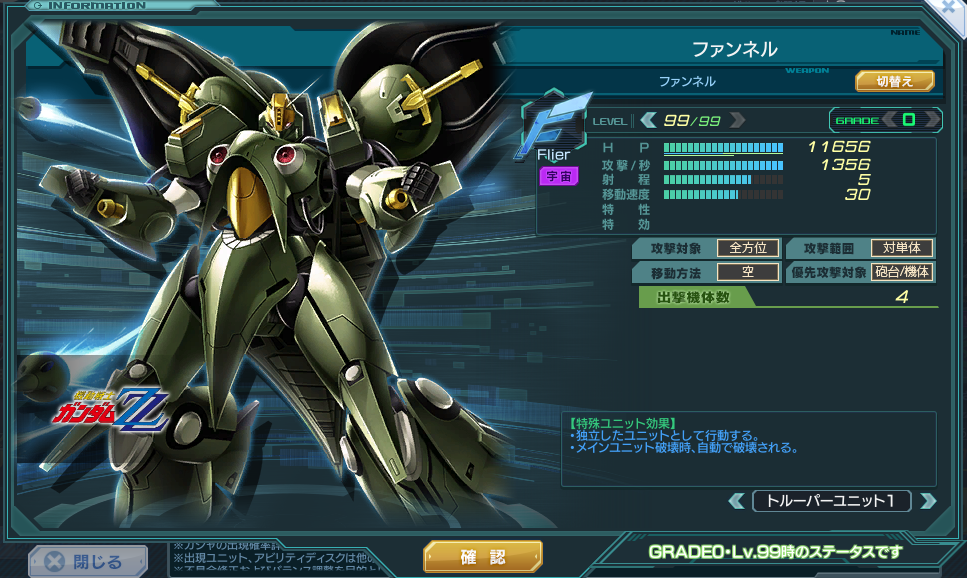Show the previous trooper unit
This screenshot has height=578, width=967.
(736, 501)
